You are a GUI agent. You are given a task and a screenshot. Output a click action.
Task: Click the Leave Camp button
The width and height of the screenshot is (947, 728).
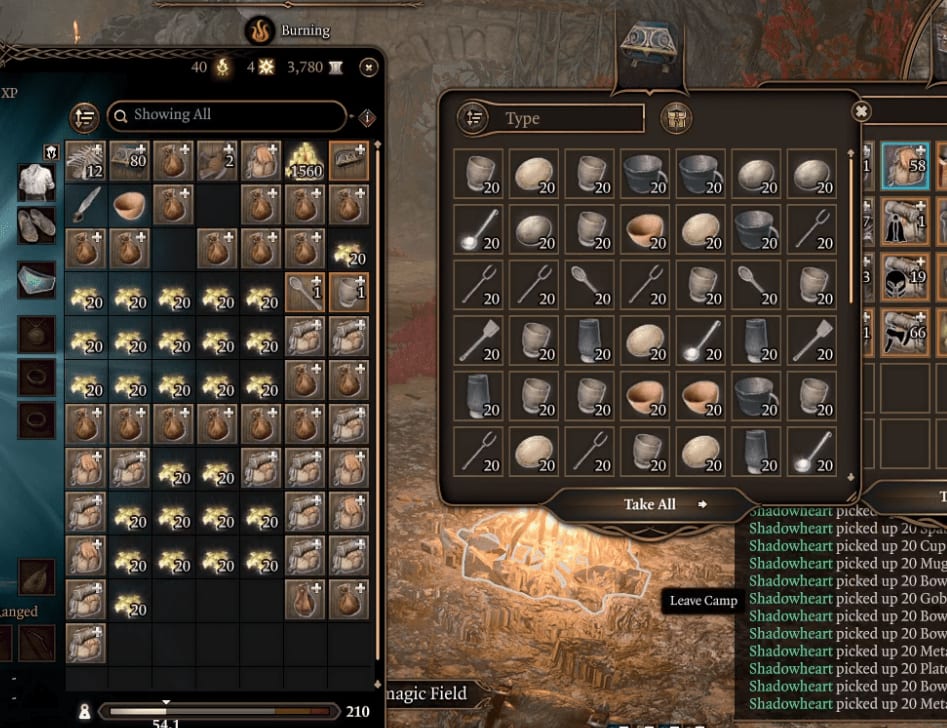703,601
